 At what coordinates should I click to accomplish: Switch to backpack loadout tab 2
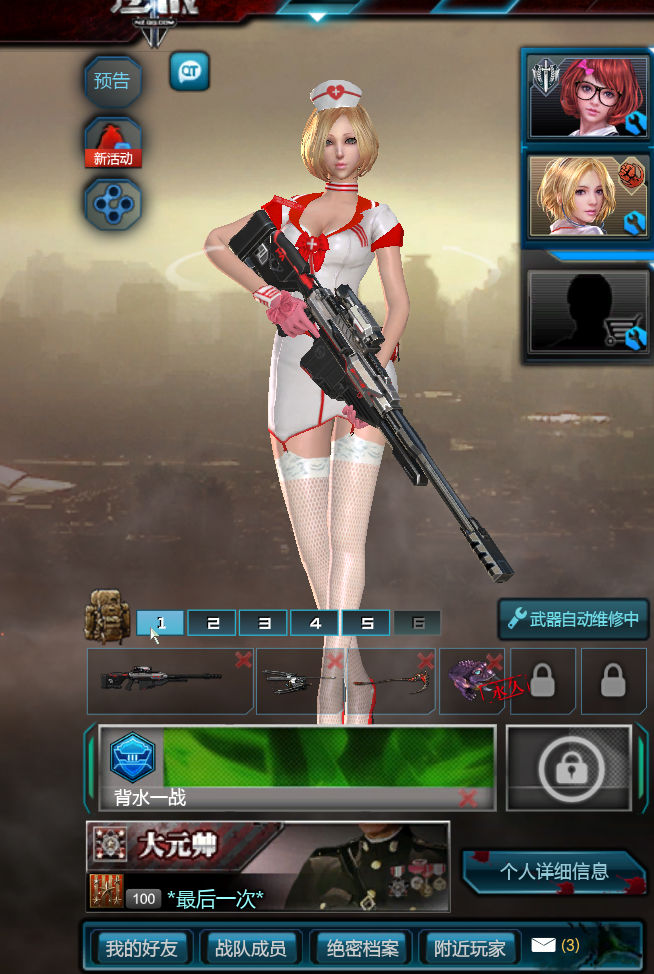pyautogui.click(x=213, y=623)
